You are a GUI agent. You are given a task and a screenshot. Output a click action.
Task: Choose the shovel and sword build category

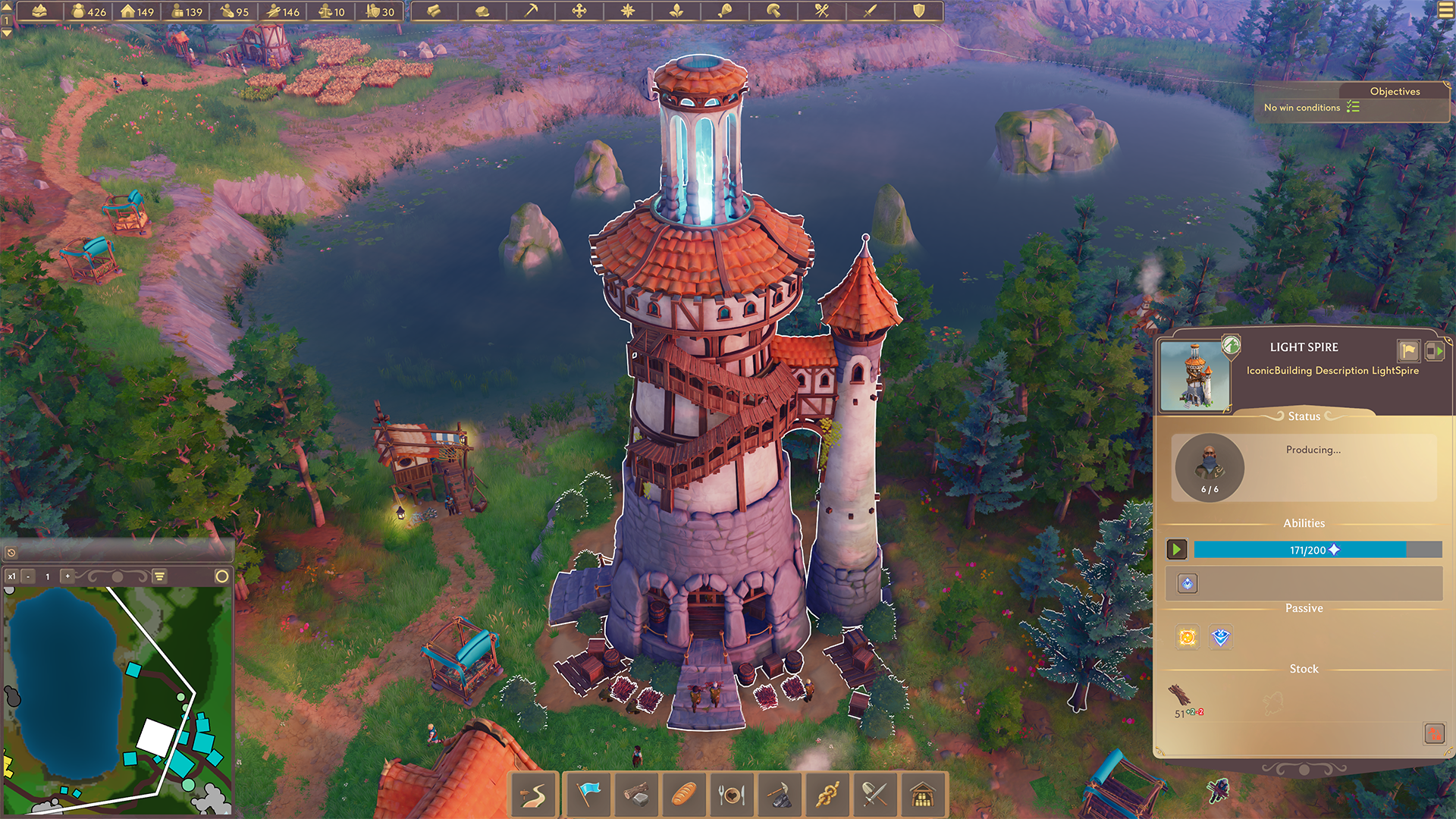click(x=875, y=795)
